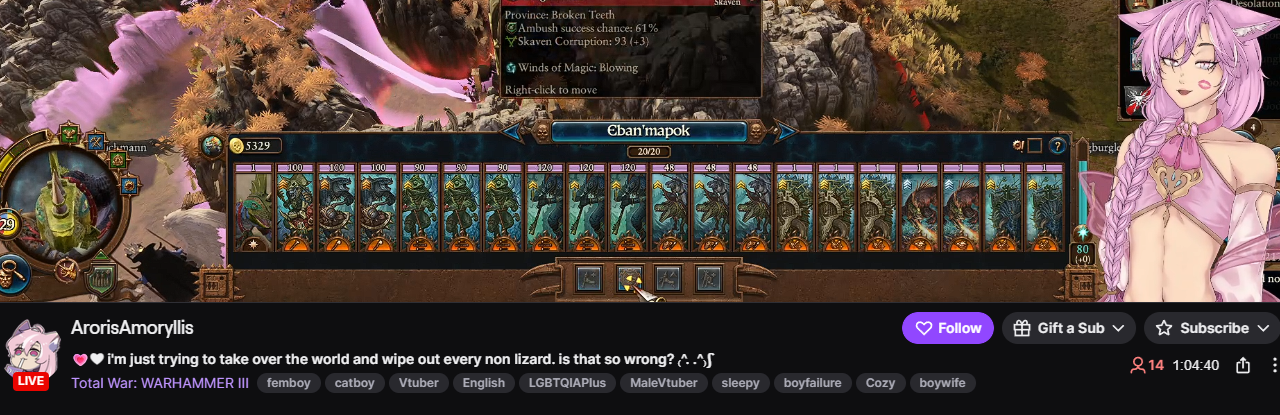1280x415 pixels.
Task: Choose the fourth stance button under the army
Action: pyautogui.click(x=708, y=278)
